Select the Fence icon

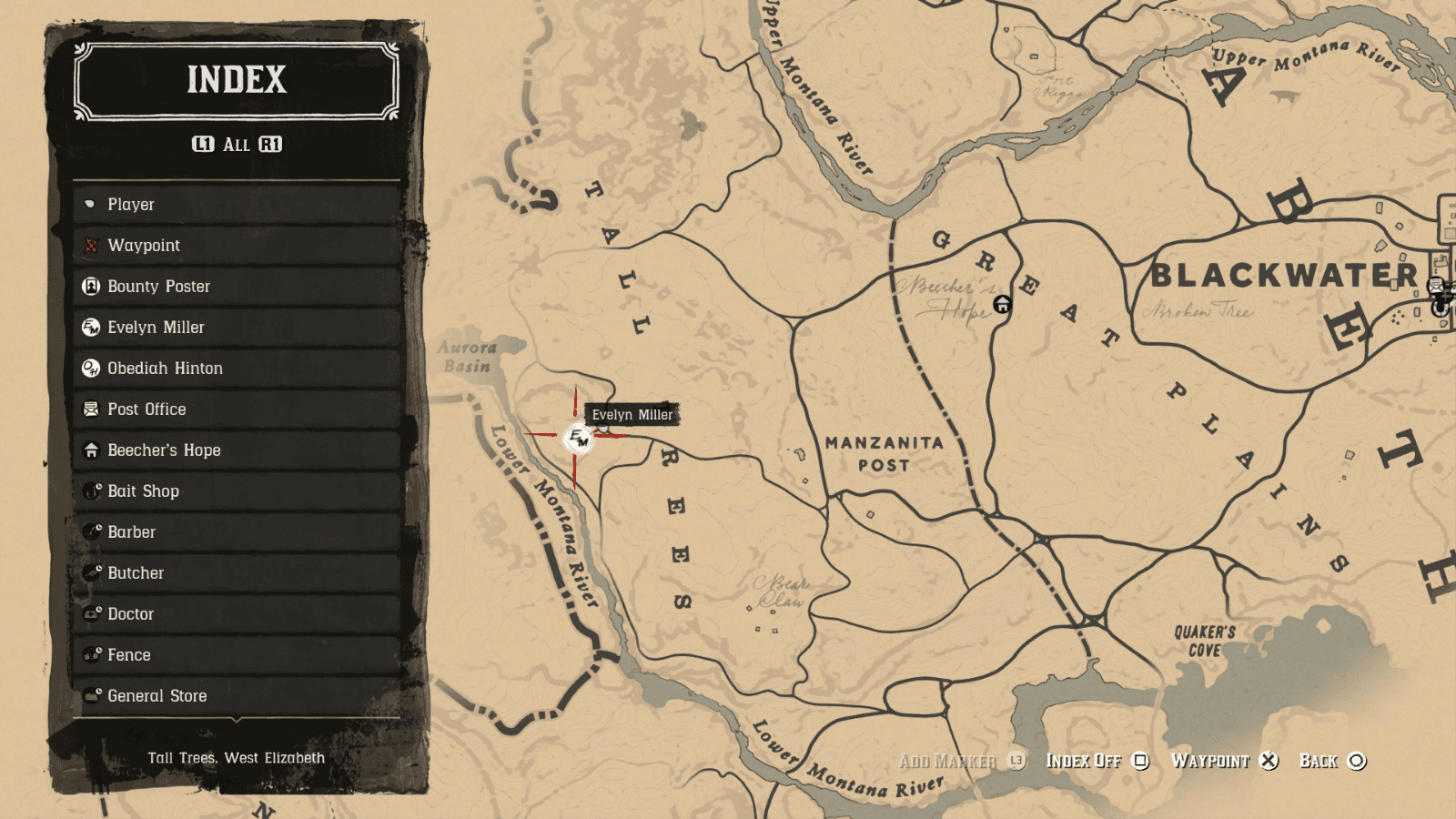(x=92, y=654)
